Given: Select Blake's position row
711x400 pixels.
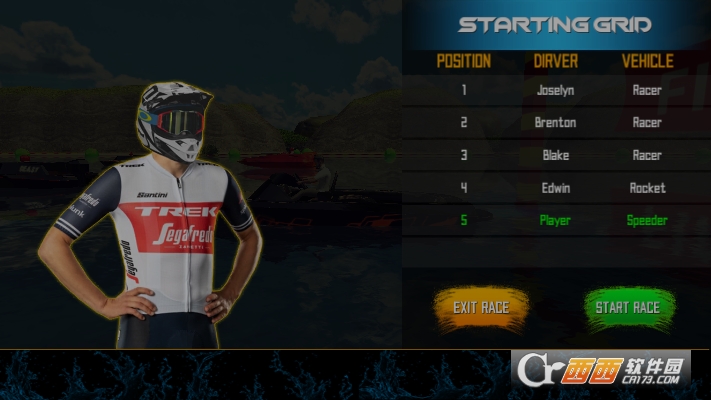Looking at the screenshot, I should 555,155.
